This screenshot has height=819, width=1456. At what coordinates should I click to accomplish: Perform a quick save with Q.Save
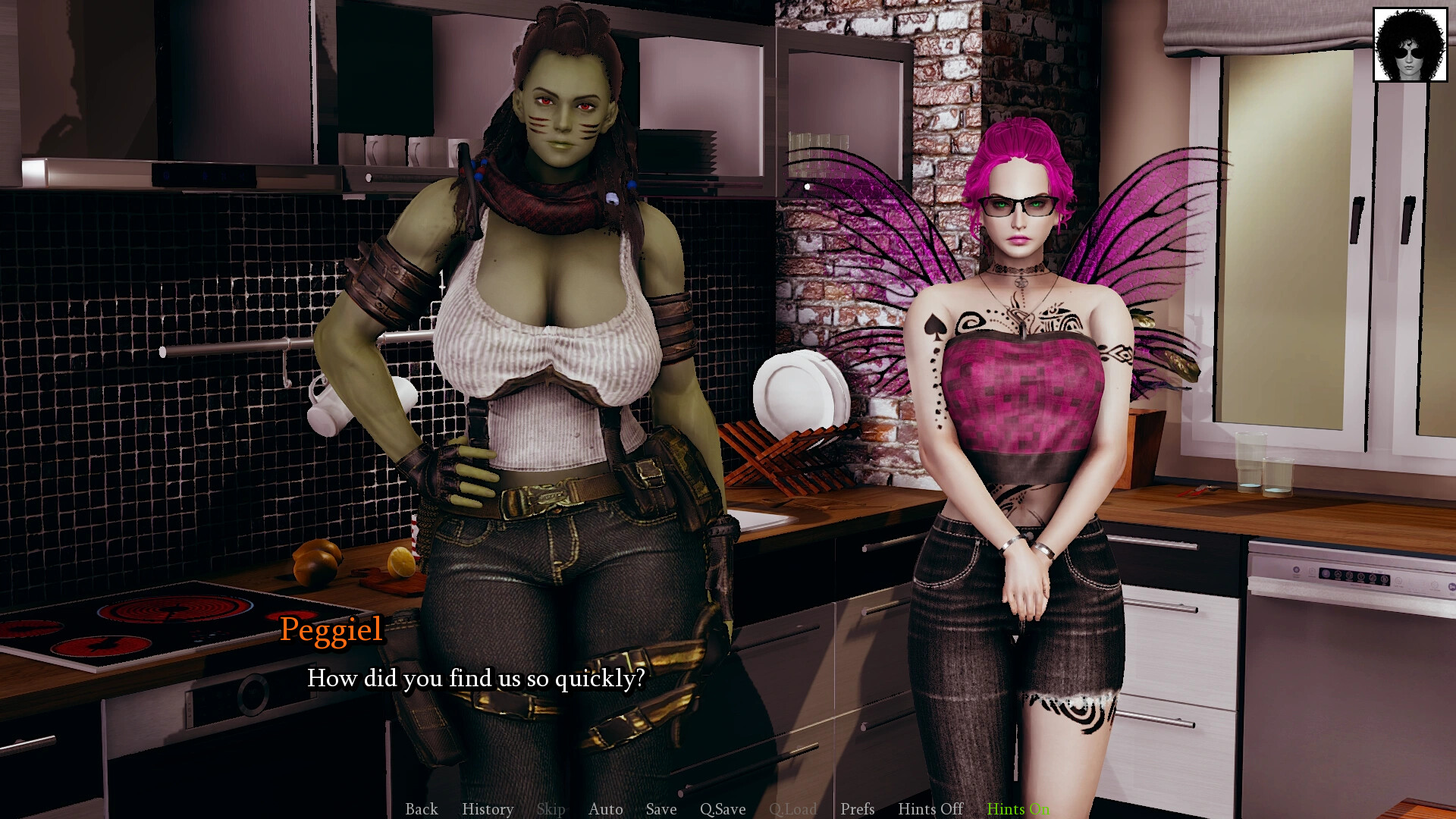pos(722,809)
